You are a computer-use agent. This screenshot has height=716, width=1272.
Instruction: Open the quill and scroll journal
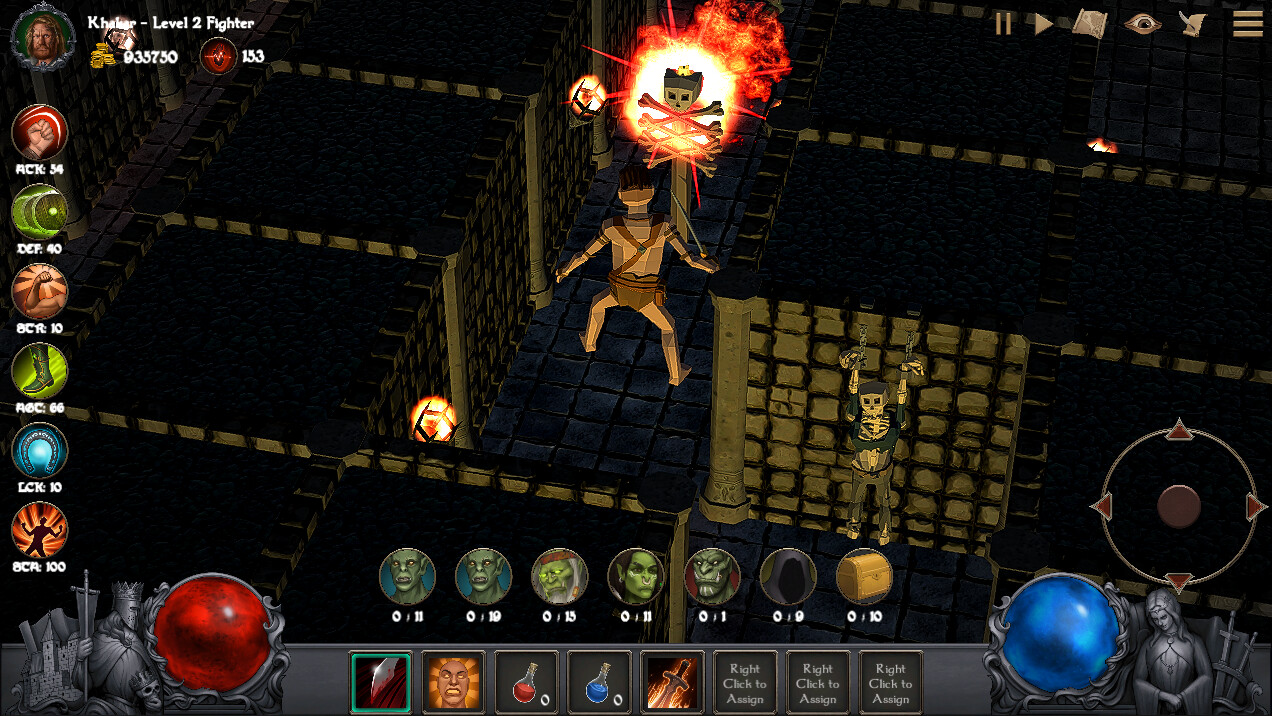(x=1193, y=24)
